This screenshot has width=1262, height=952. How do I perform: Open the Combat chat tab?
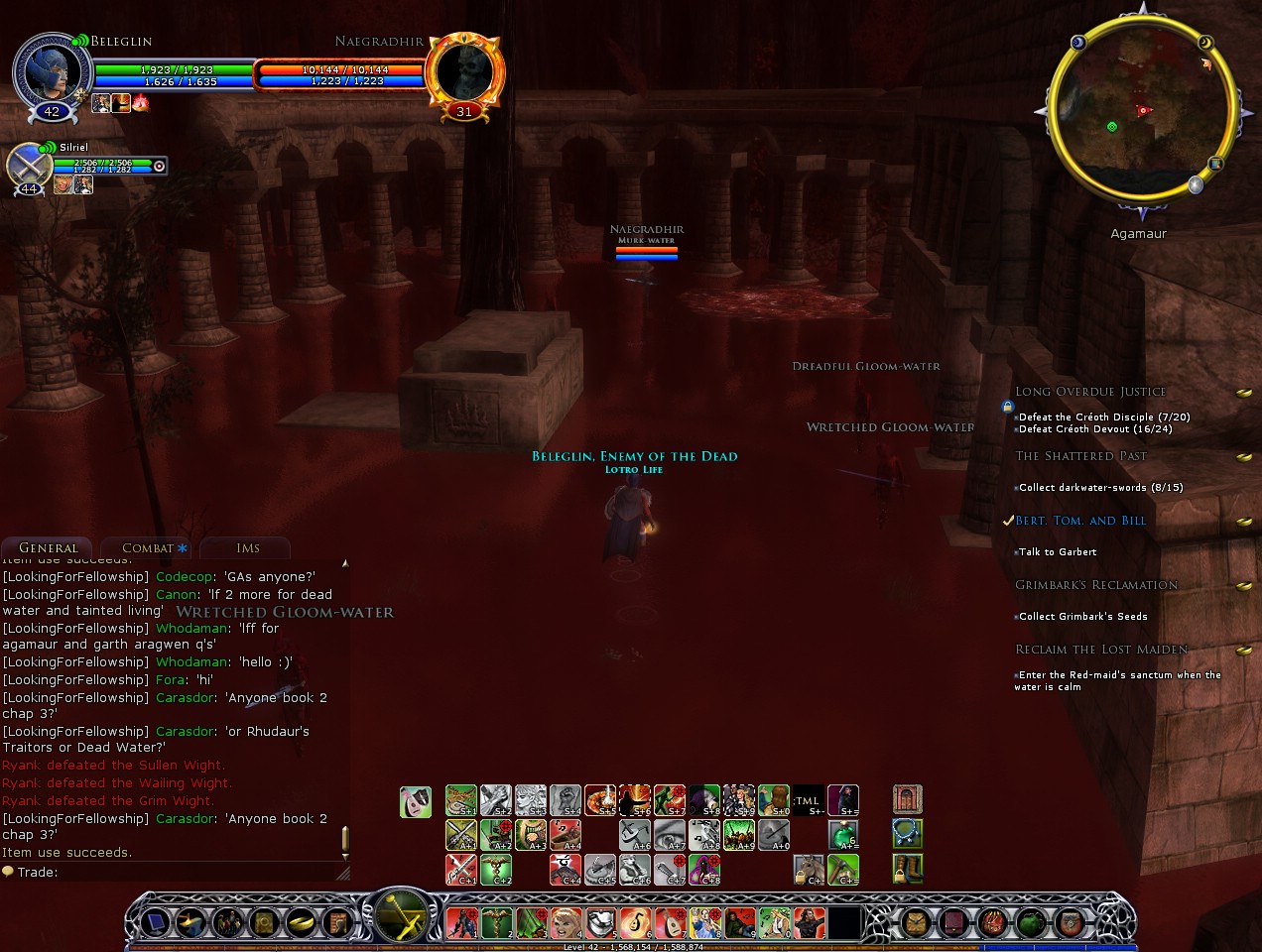click(x=148, y=548)
